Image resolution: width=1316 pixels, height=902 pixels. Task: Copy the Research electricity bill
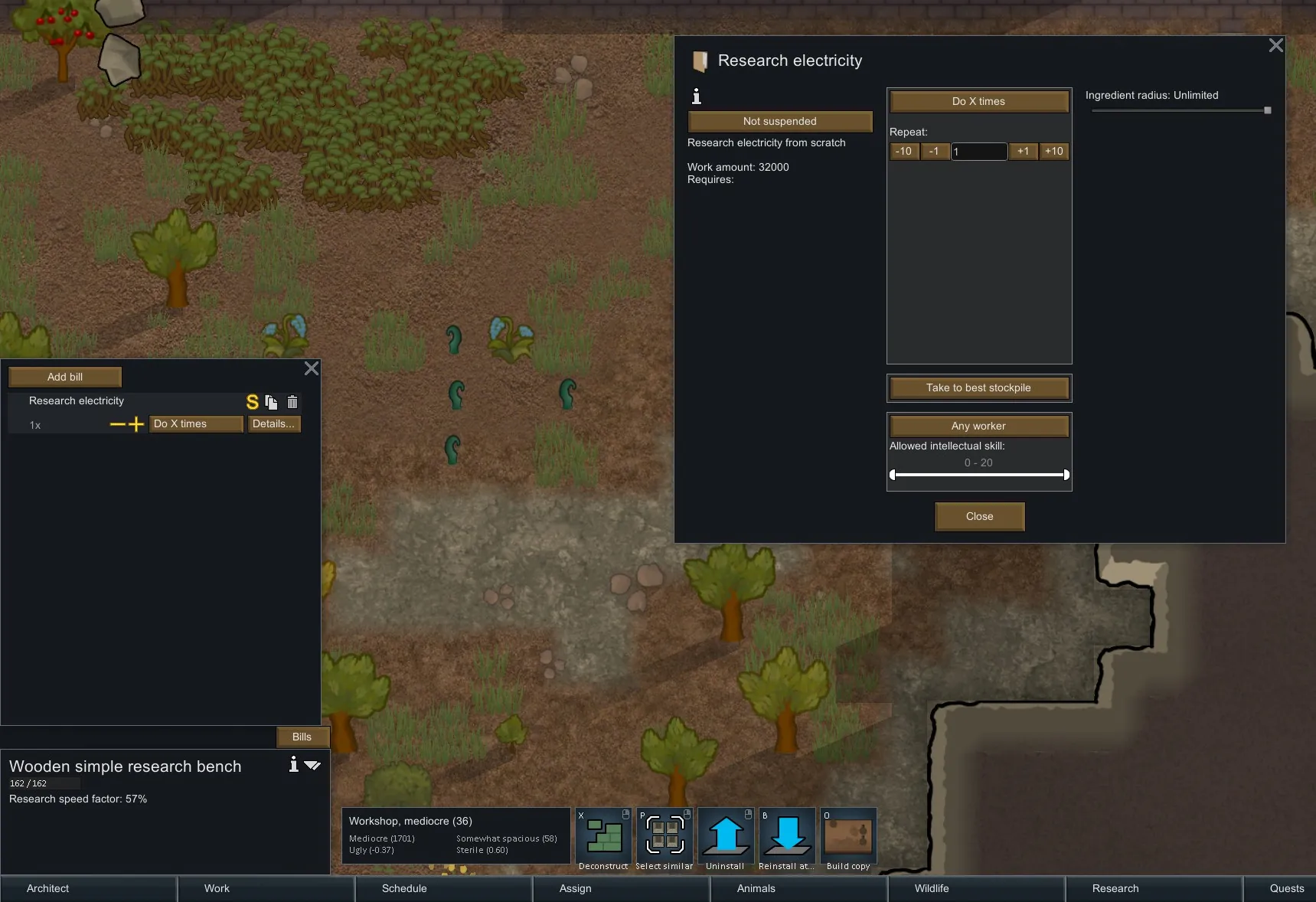point(272,402)
